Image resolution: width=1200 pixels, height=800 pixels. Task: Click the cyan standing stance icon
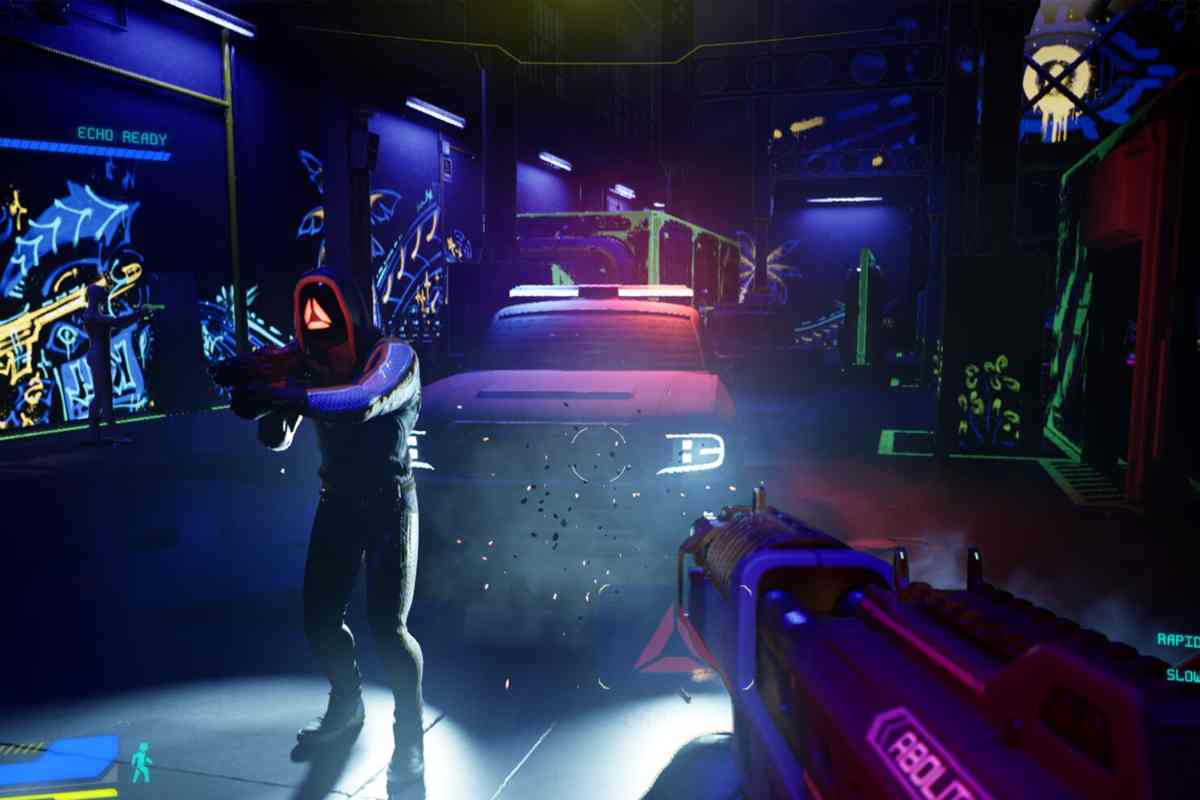tap(141, 762)
